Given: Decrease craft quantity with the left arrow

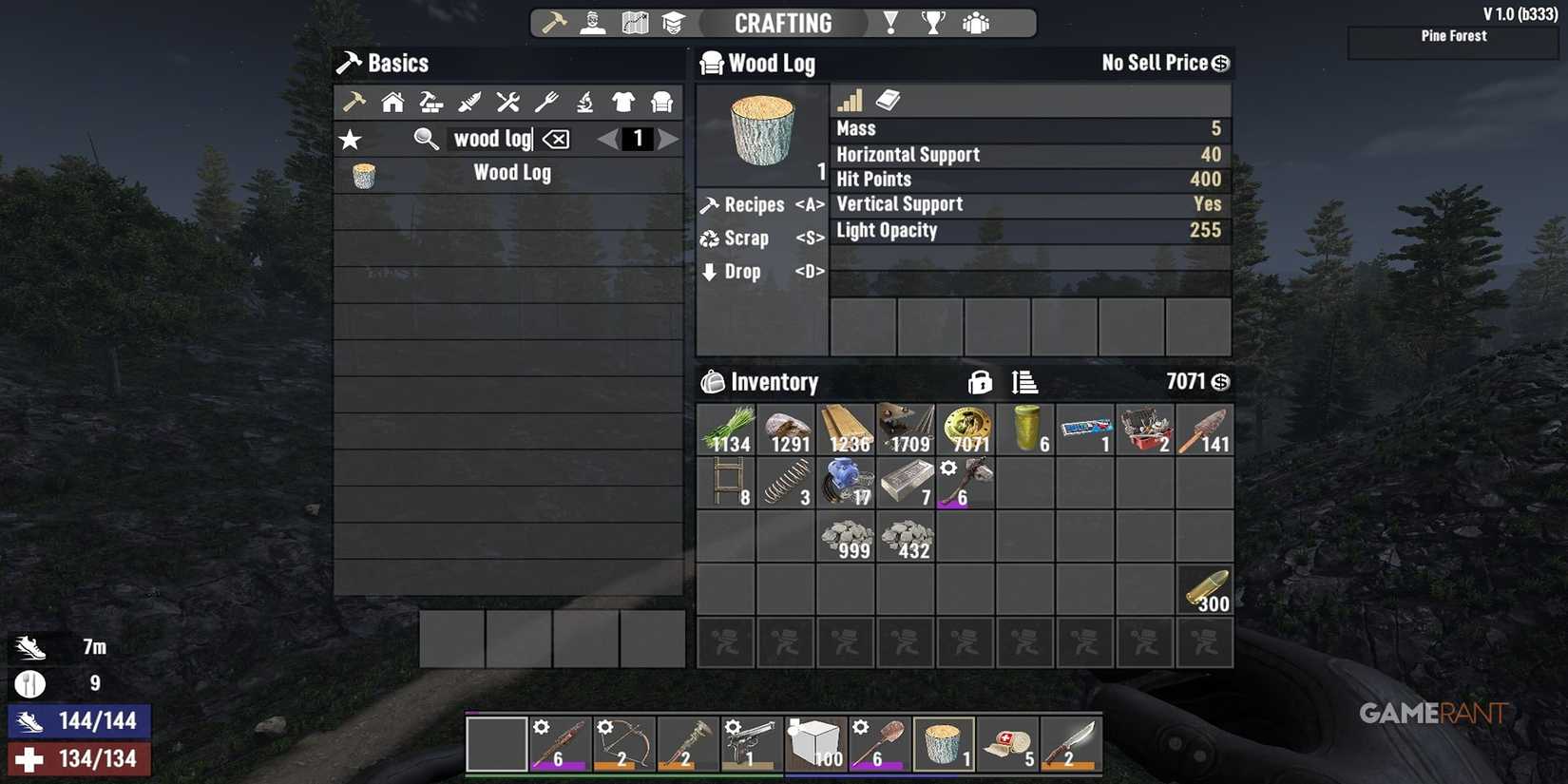Looking at the screenshot, I should 606,139.
